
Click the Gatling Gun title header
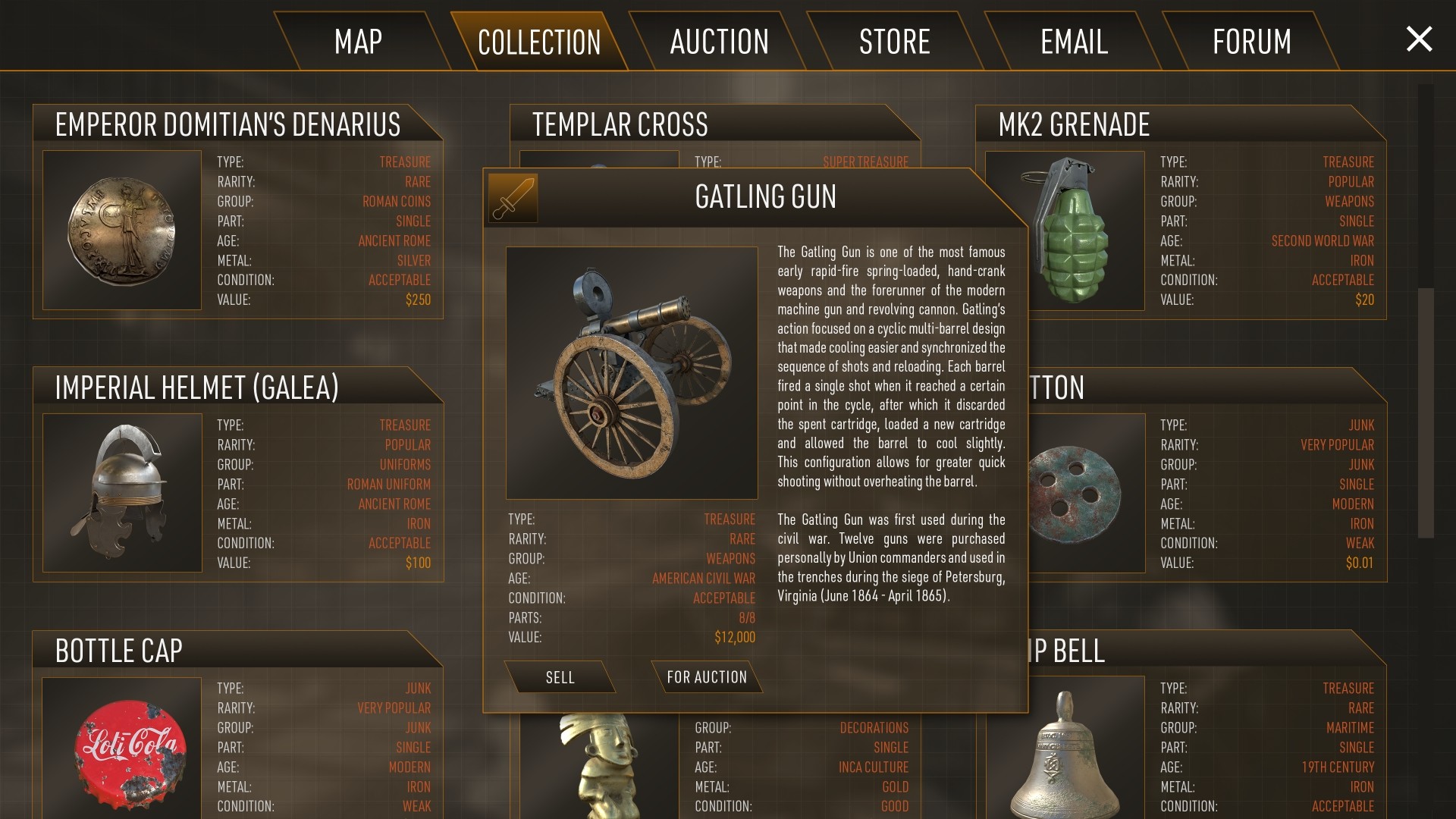pos(764,197)
